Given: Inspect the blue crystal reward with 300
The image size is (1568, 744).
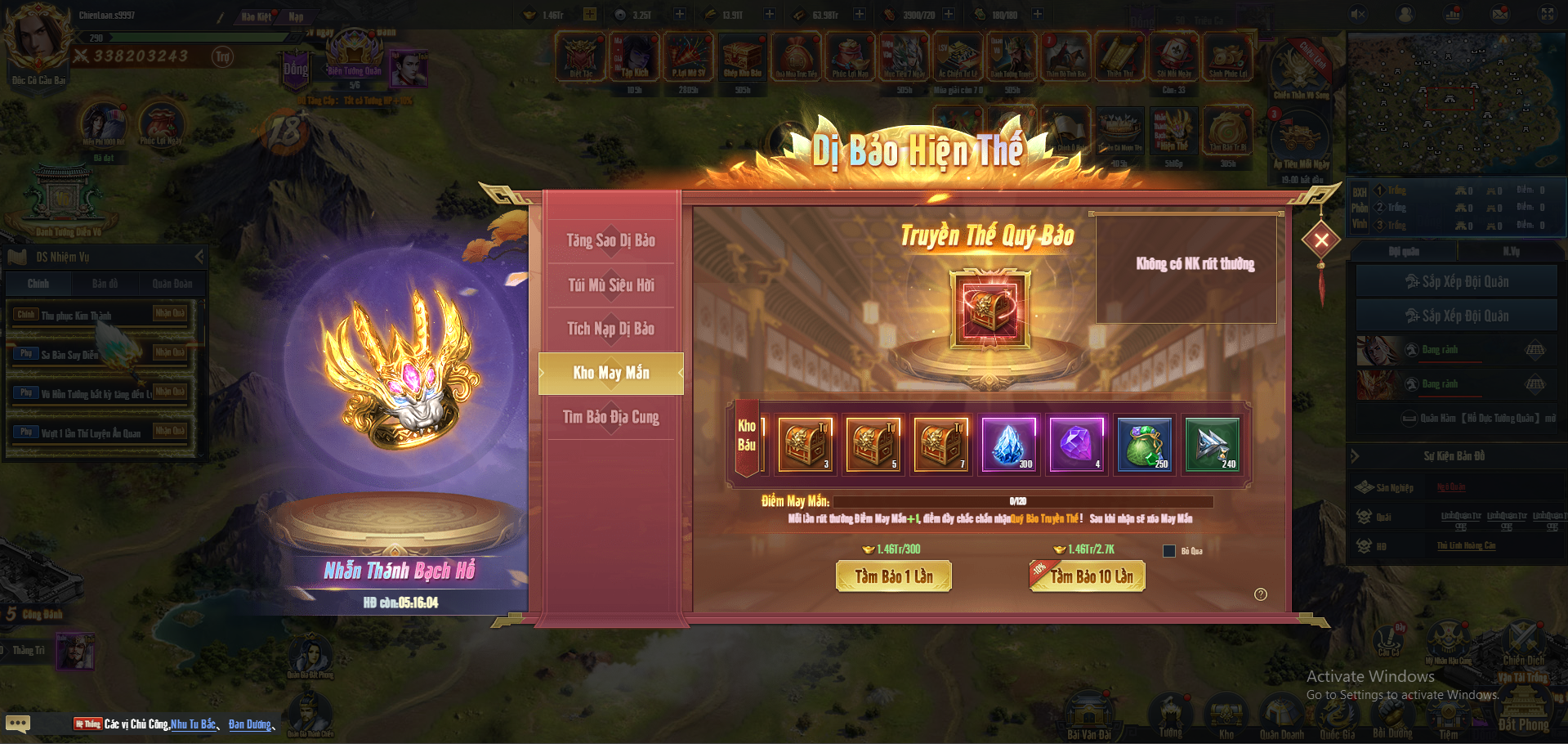Looking at the screenshot, I should tap(1008, 444).
